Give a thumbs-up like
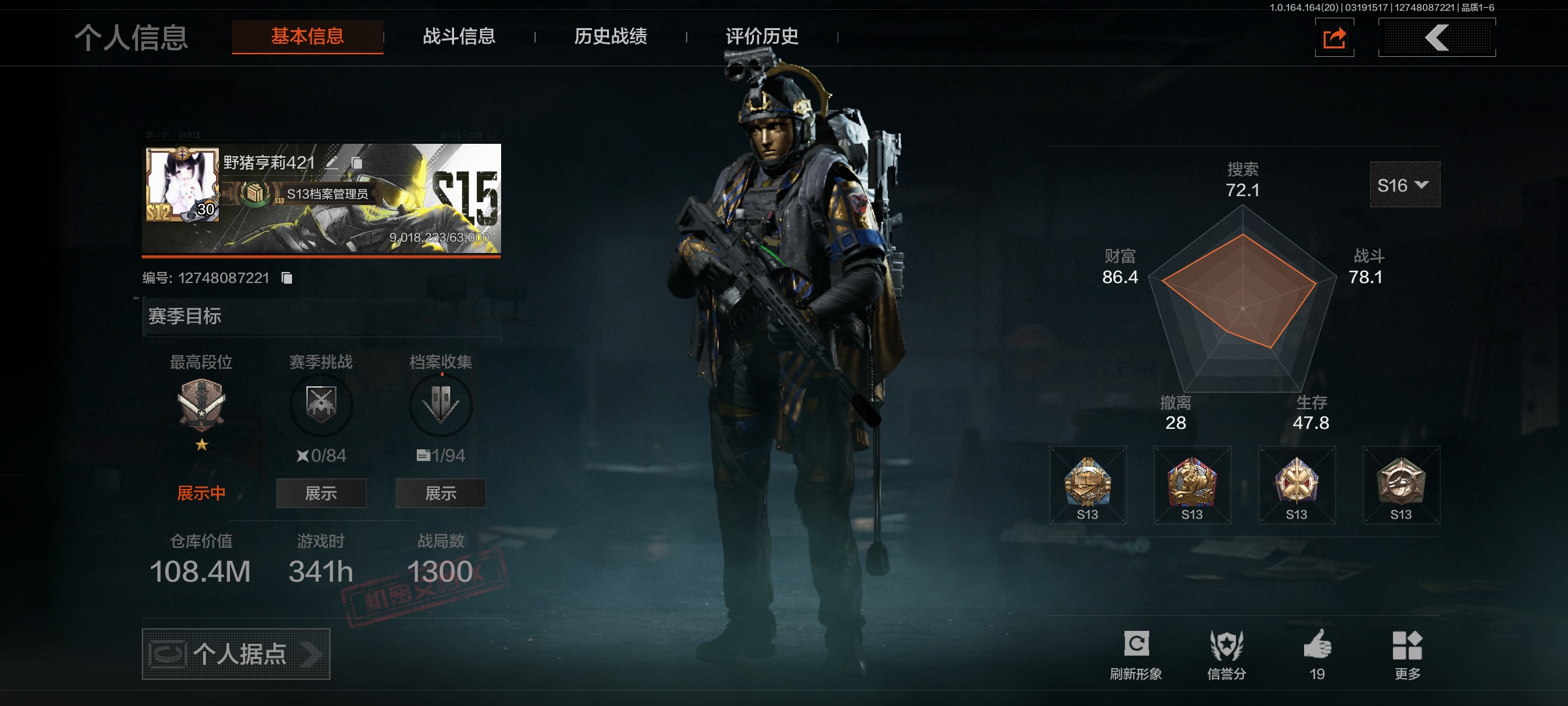 coord(1317,653)
